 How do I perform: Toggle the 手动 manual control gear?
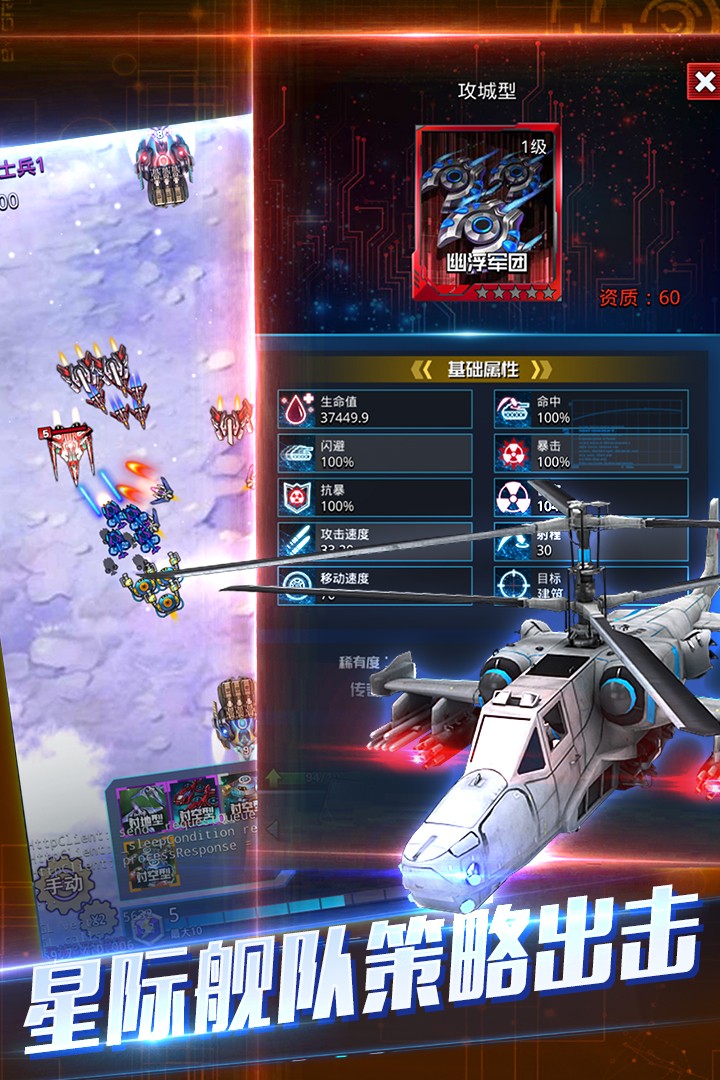[61, 885]
